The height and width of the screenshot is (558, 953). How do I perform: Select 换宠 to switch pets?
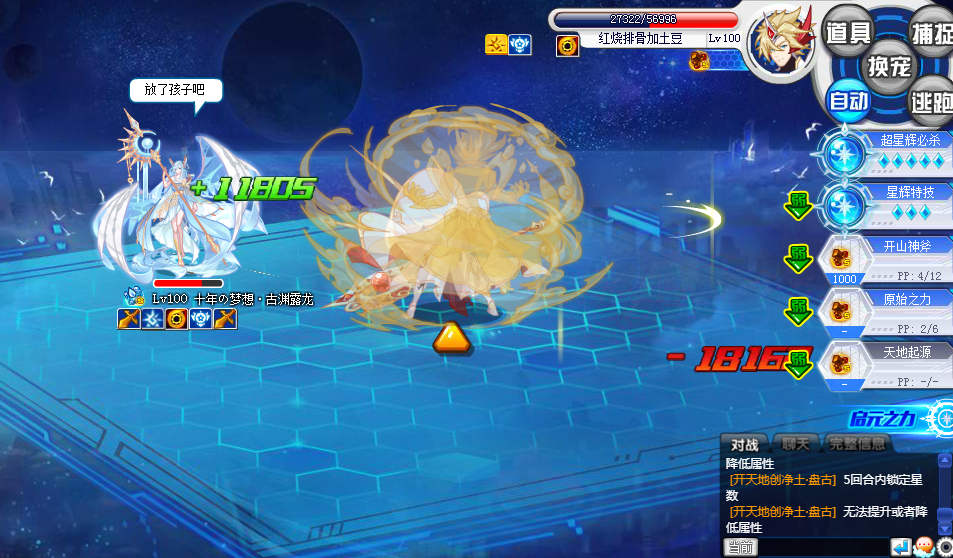(x=889, y=66)
